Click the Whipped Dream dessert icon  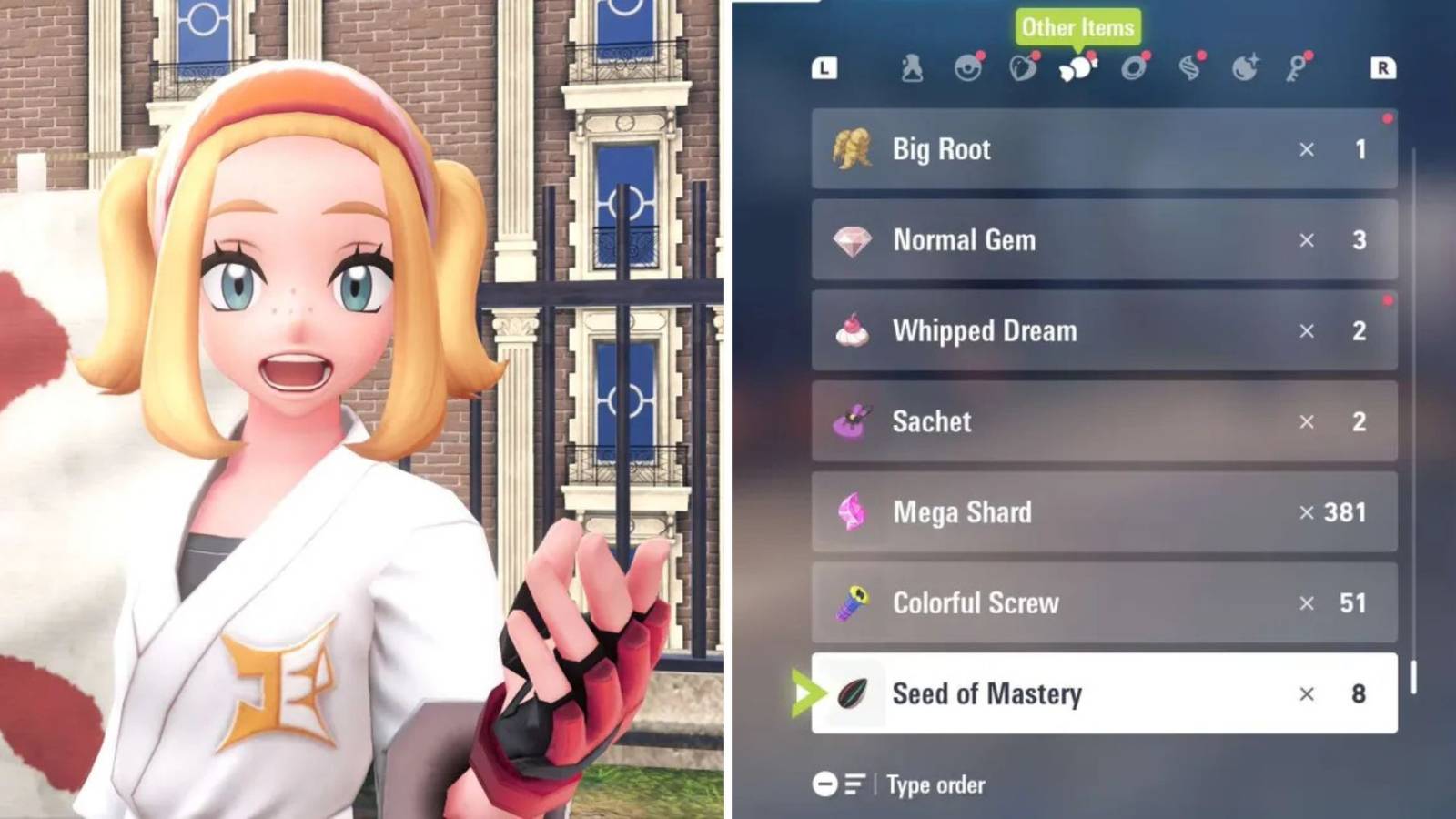click(854, 331)
